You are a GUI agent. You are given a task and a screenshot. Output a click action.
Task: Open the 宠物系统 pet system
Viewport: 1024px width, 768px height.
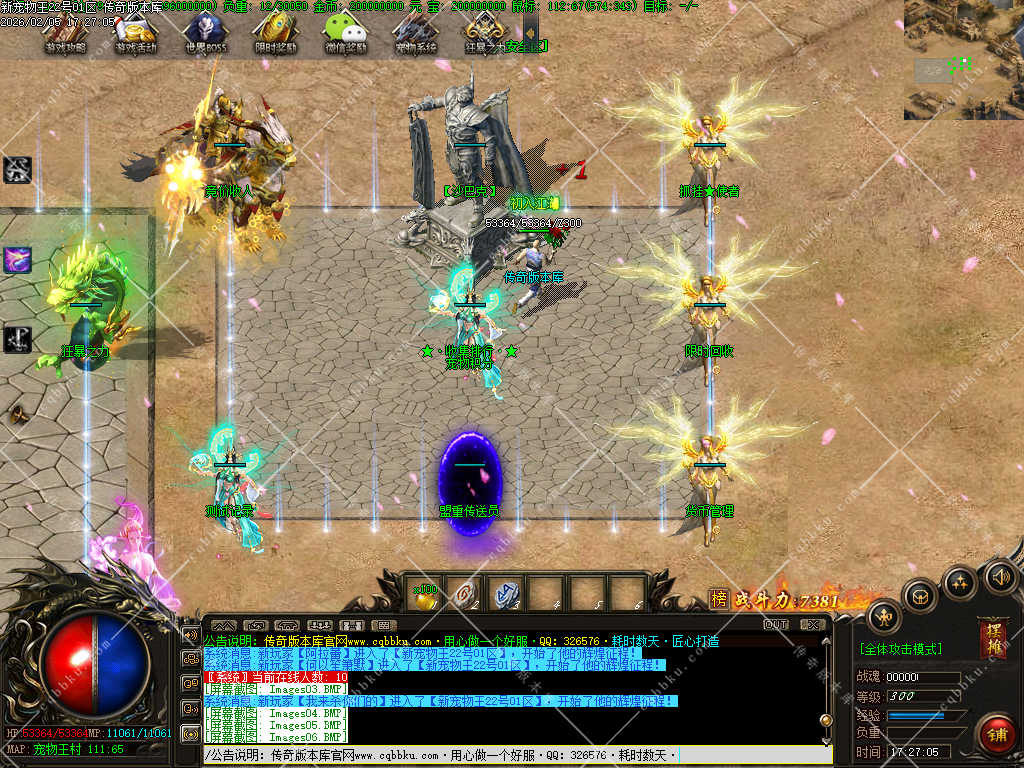[415, 34]
